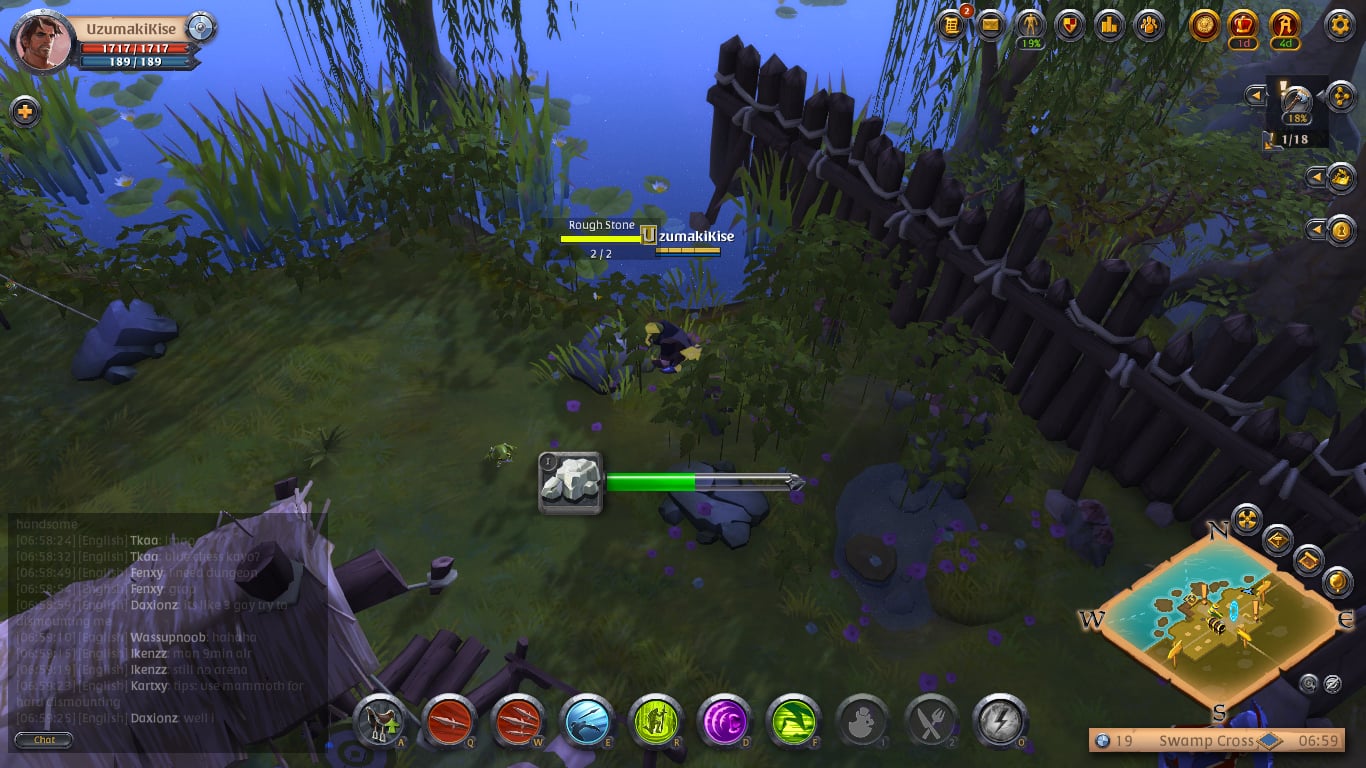
Task: Open the quest log scroll icon
Action: [x=952, y=25]
